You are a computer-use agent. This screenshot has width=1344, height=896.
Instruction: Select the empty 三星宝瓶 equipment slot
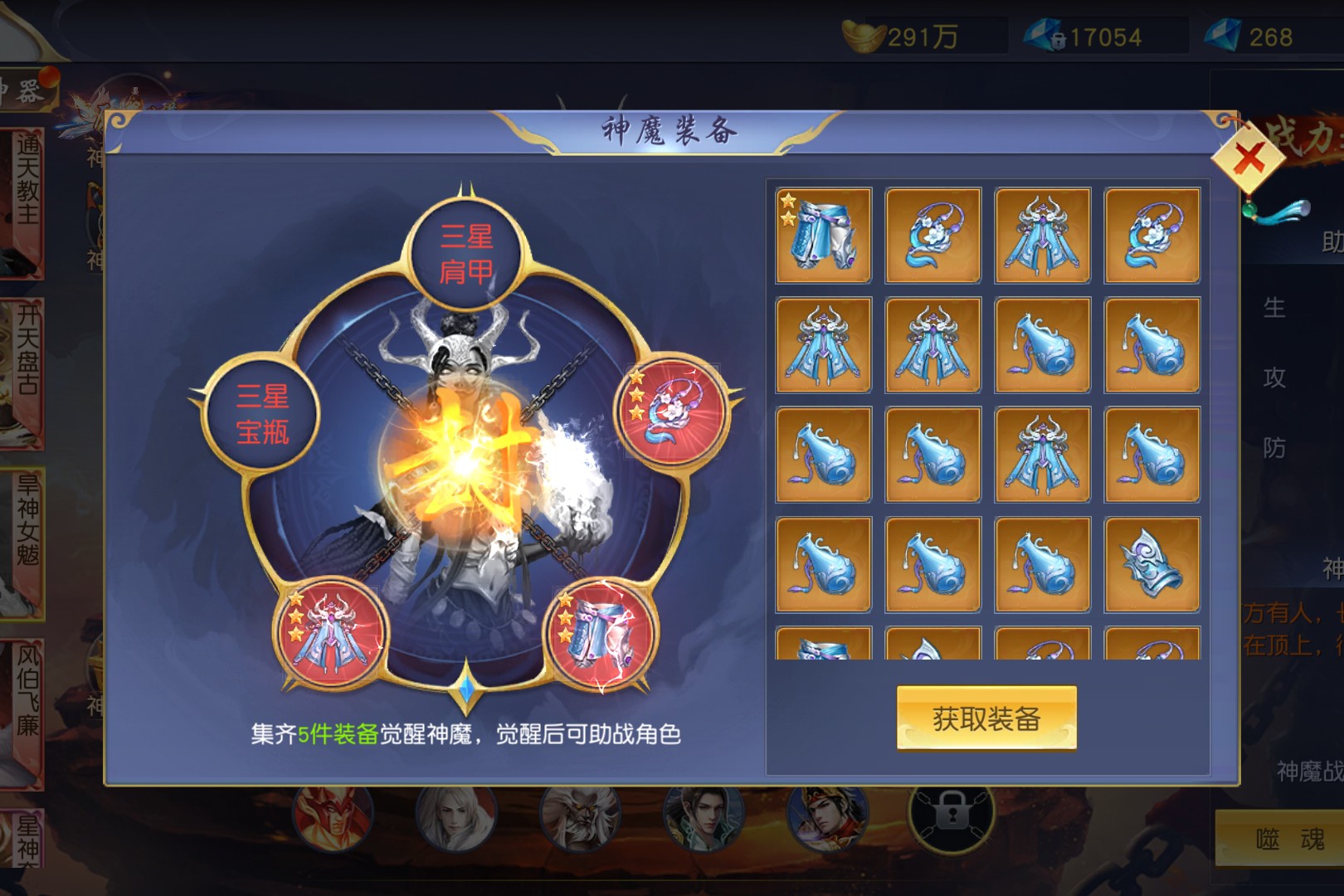(x=262, y=414)
